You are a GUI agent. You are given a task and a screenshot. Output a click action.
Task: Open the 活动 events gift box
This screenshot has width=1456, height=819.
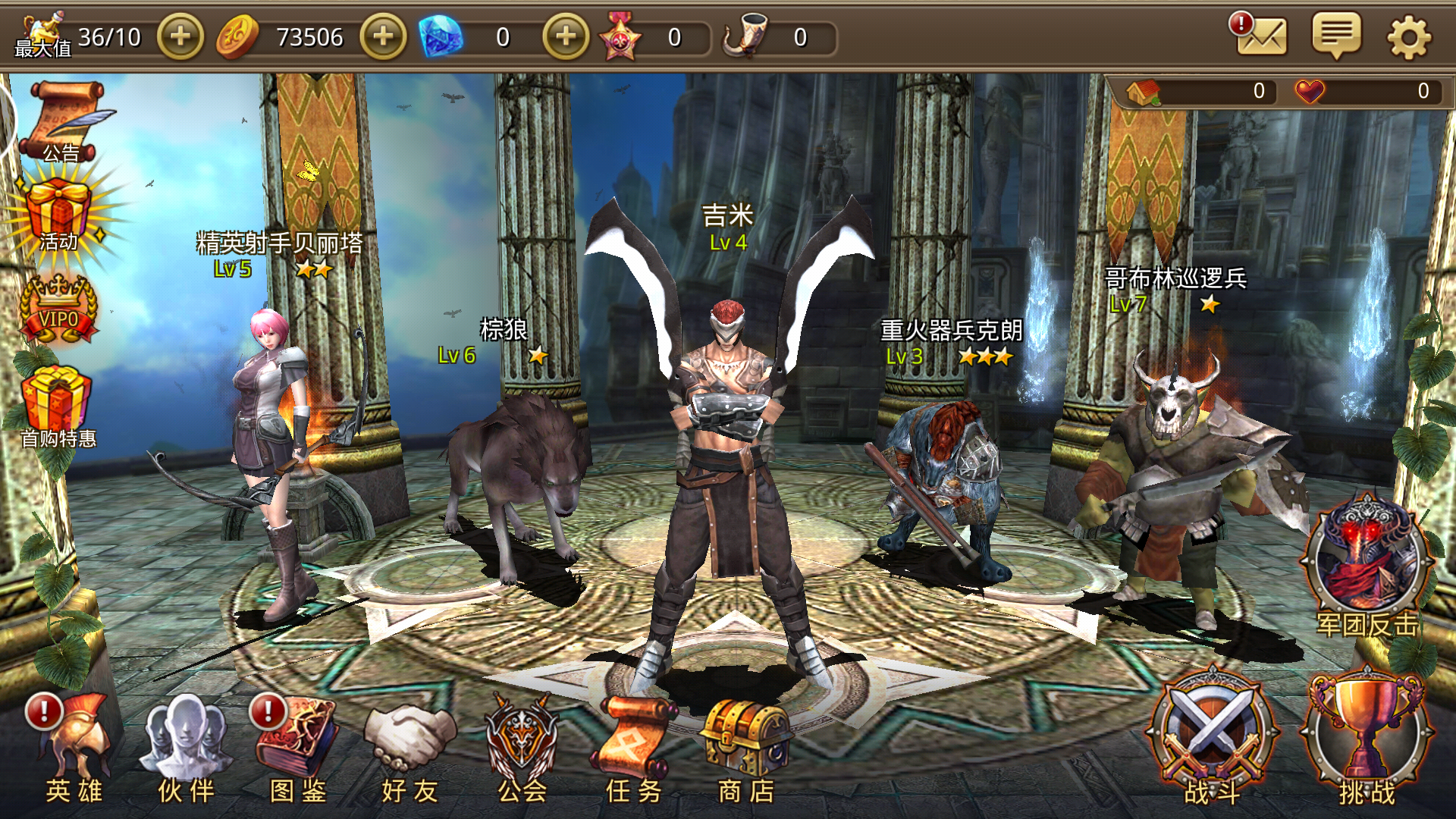(59, 216)
